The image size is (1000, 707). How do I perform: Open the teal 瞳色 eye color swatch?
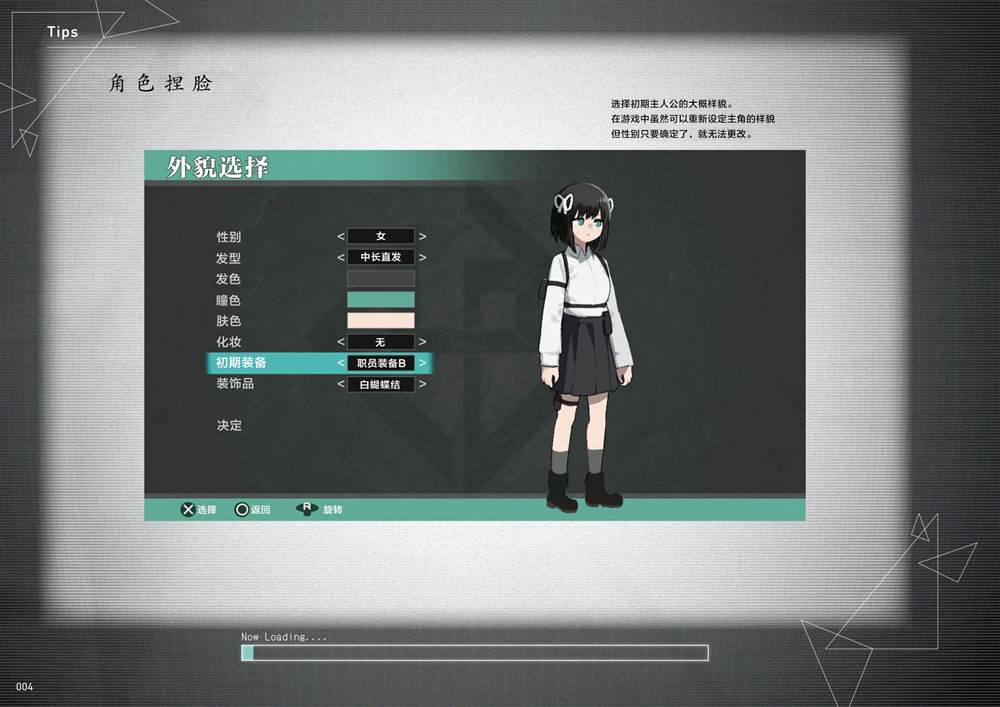tap(380, 300)
